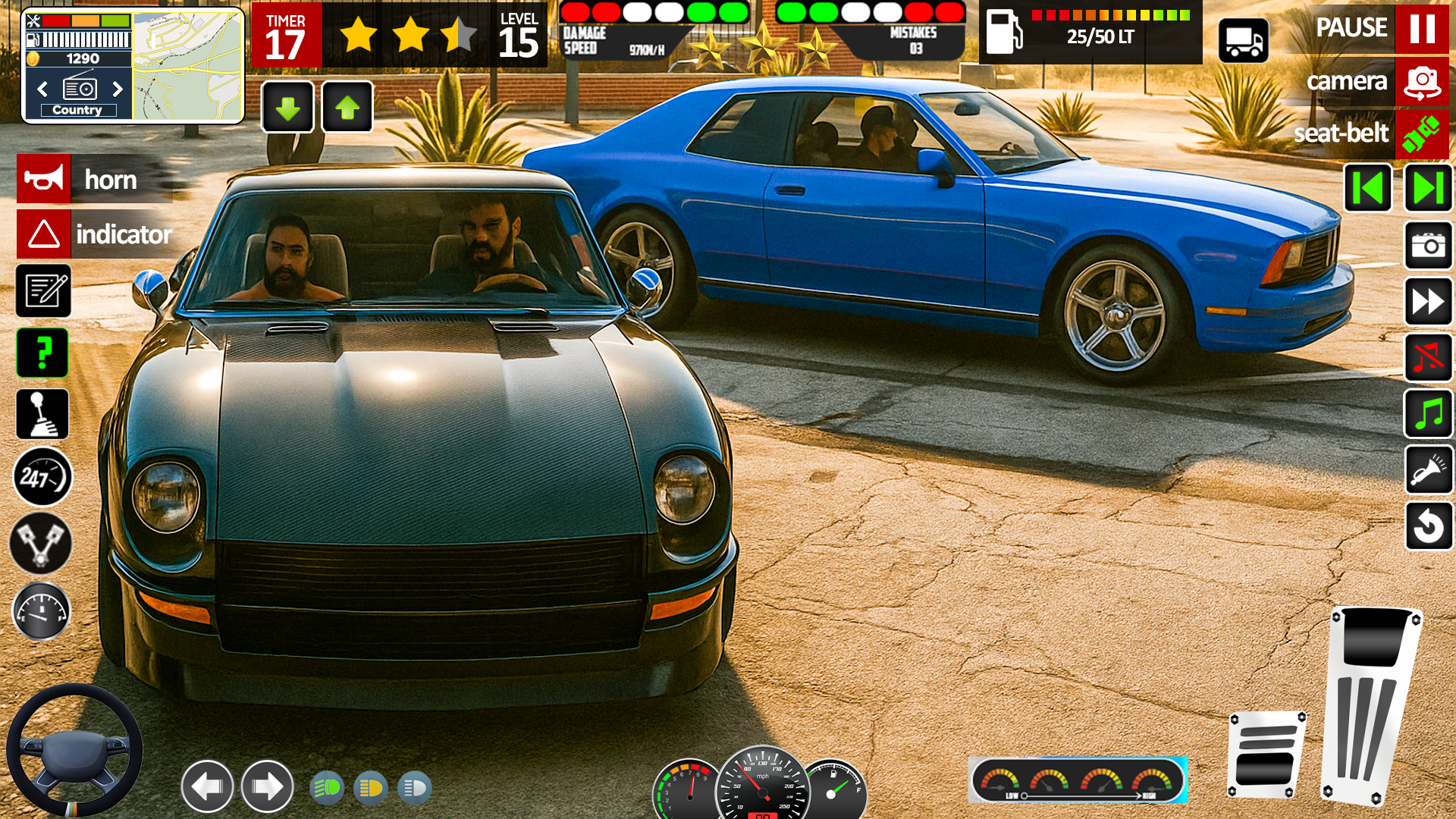Select next radio station arrow

tap(117, 89)
